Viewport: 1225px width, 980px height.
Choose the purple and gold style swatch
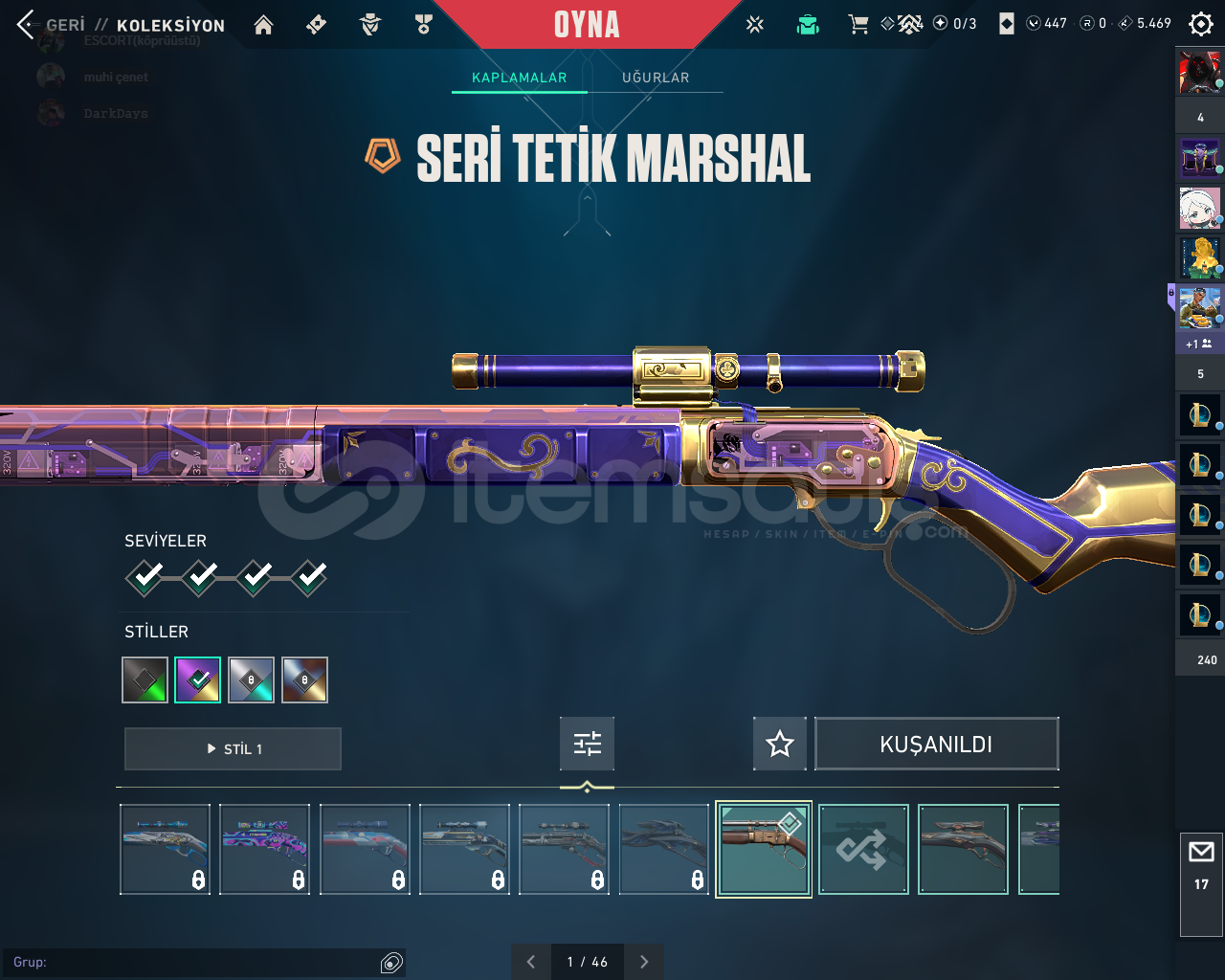click(197, 679)
